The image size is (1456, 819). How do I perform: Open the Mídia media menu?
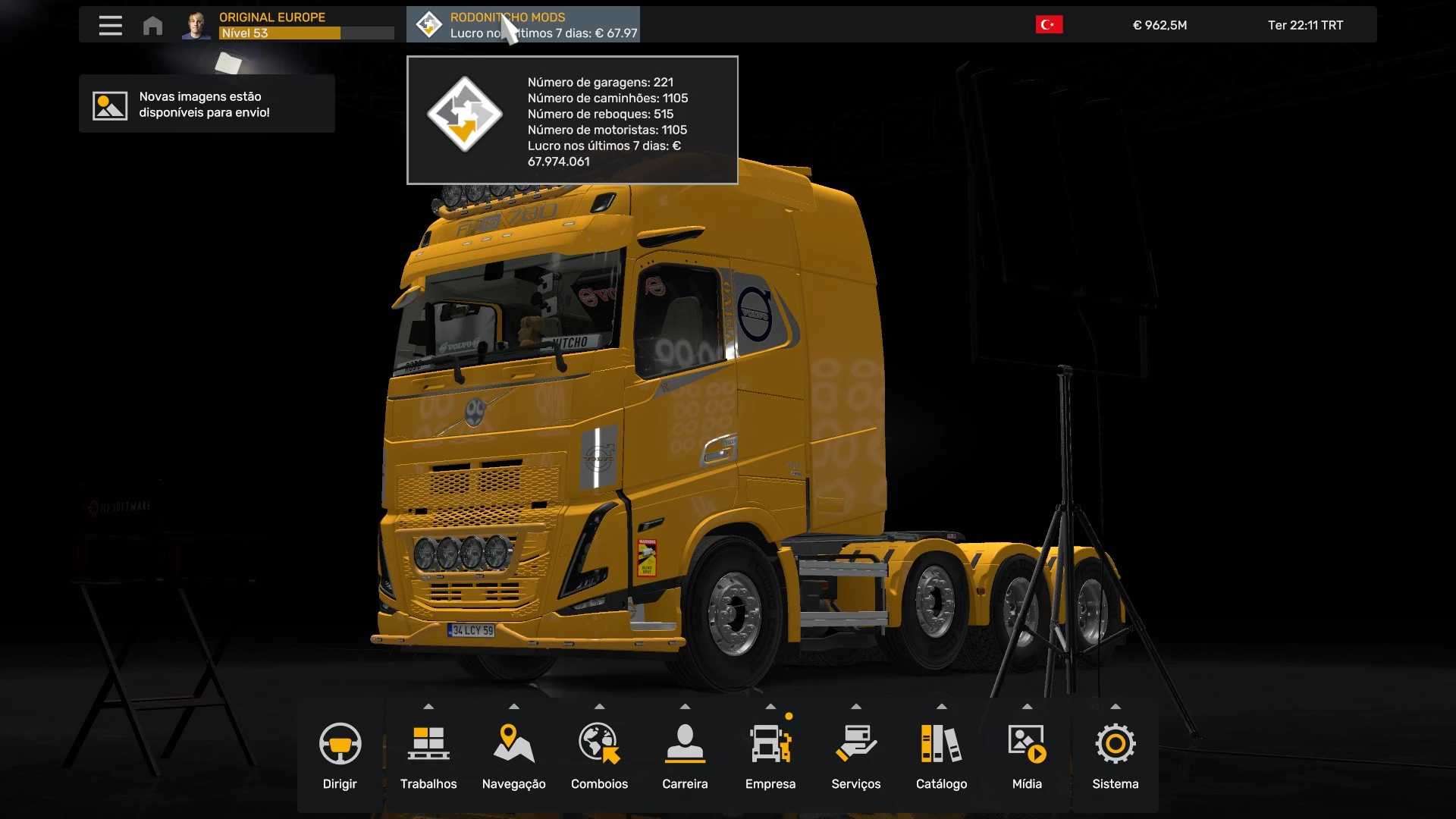(1027, 755)
